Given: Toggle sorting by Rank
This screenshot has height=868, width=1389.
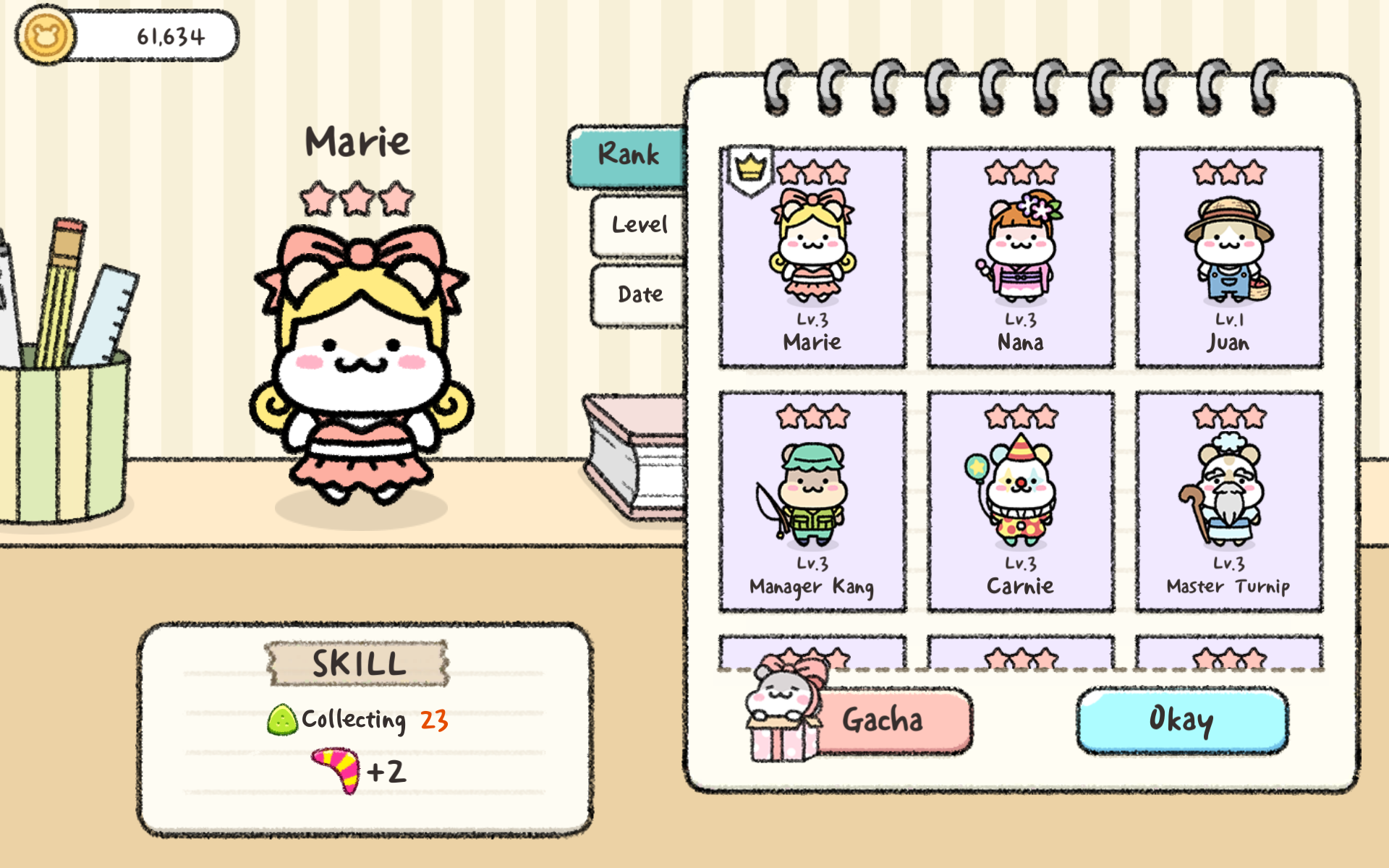Looking at the screenshot, I should pyautogui.click(x=629, y=155).
